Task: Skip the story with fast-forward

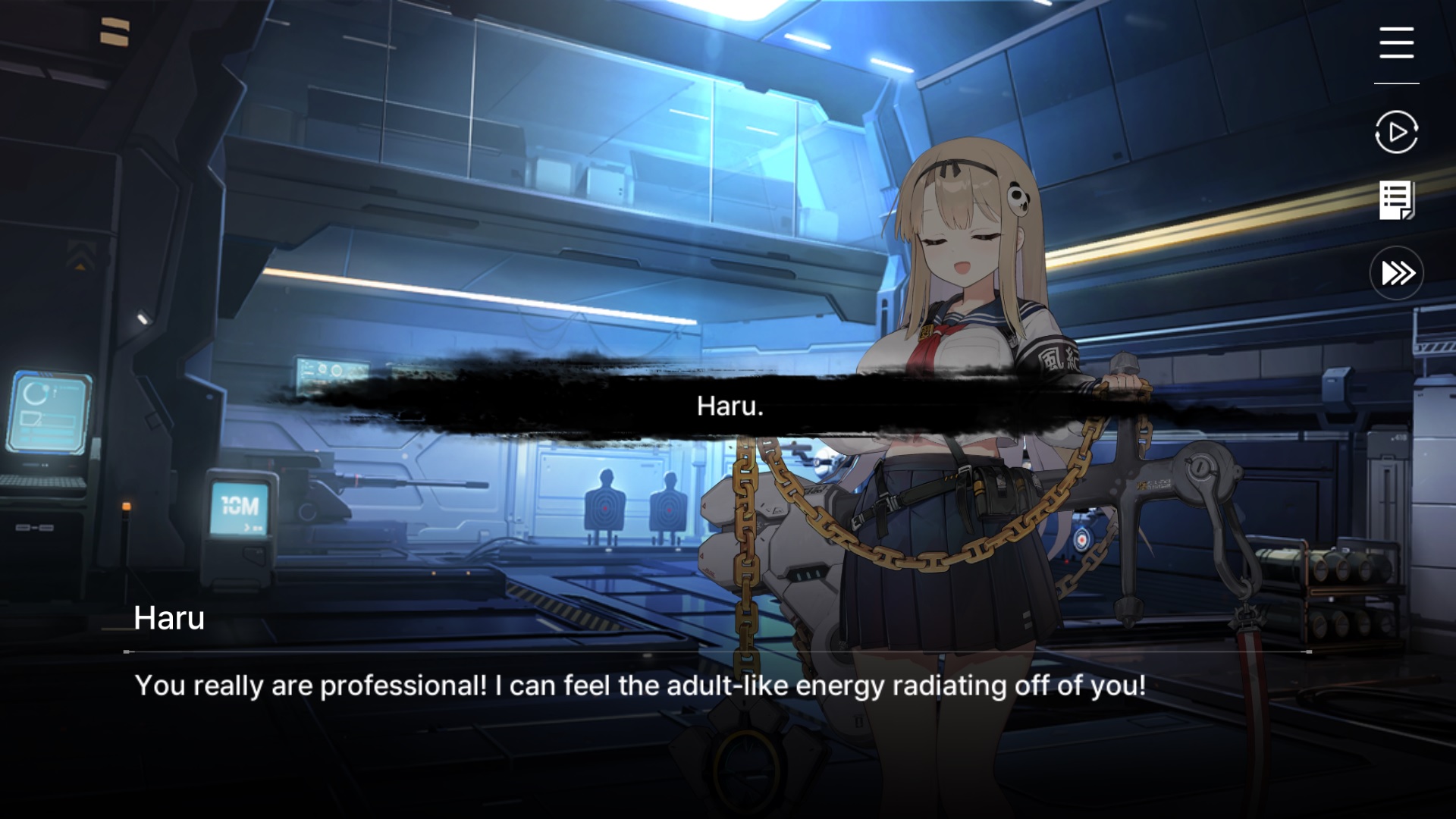Action: (x=1397, y=273)
